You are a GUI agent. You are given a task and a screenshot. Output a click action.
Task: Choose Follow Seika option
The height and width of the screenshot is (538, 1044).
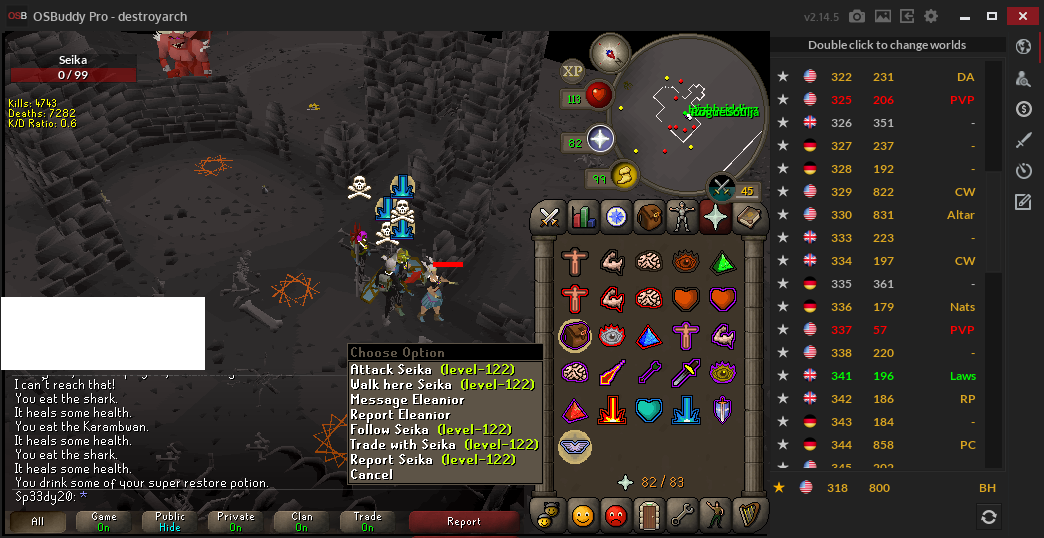(432, 430)
